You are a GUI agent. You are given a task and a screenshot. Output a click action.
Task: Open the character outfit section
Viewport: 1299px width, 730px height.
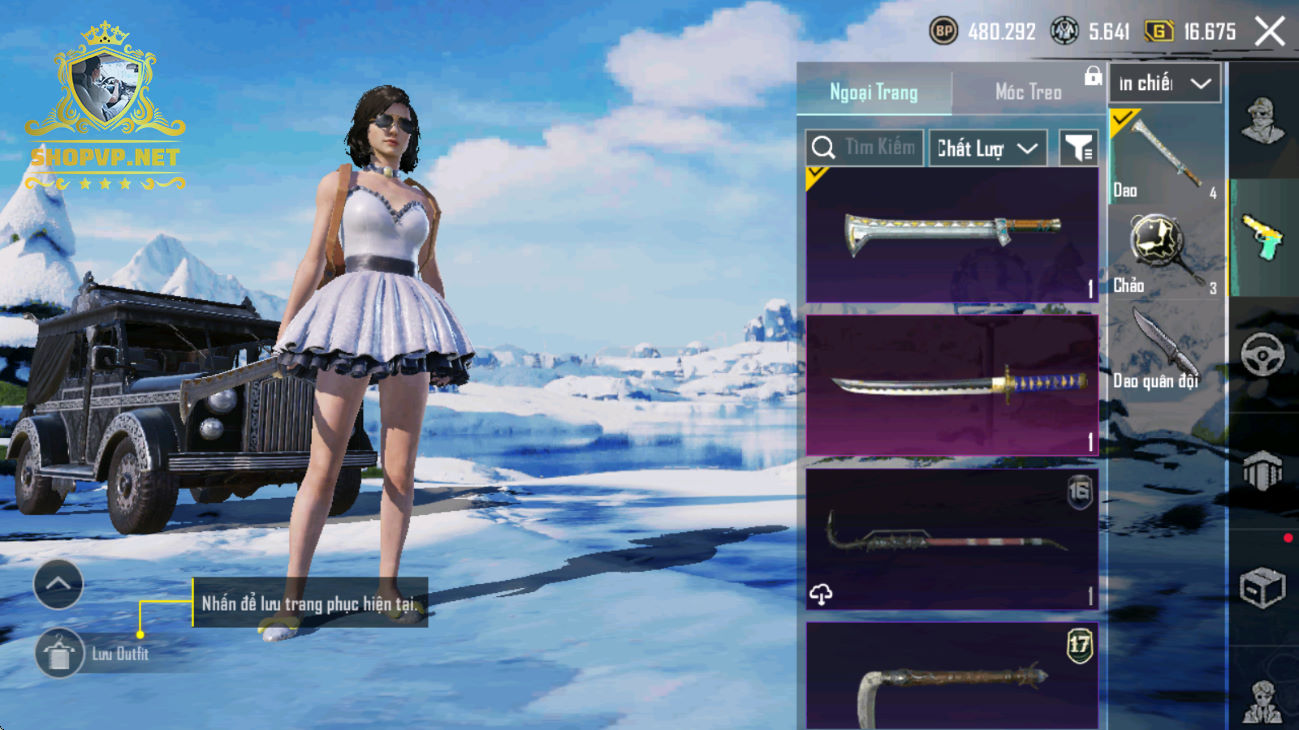1263,120
